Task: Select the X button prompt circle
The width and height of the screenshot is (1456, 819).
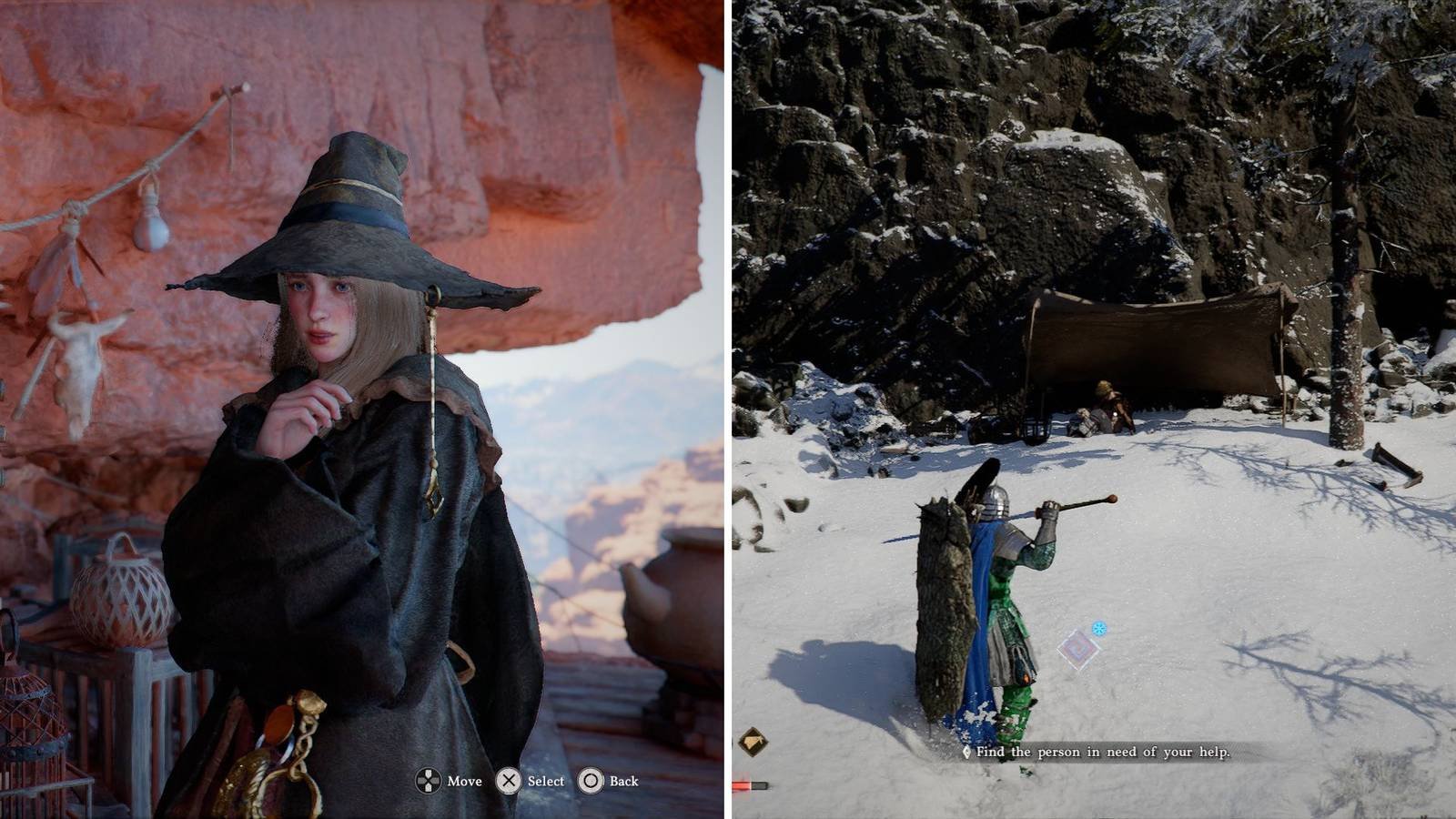Action: coord(511,781)
